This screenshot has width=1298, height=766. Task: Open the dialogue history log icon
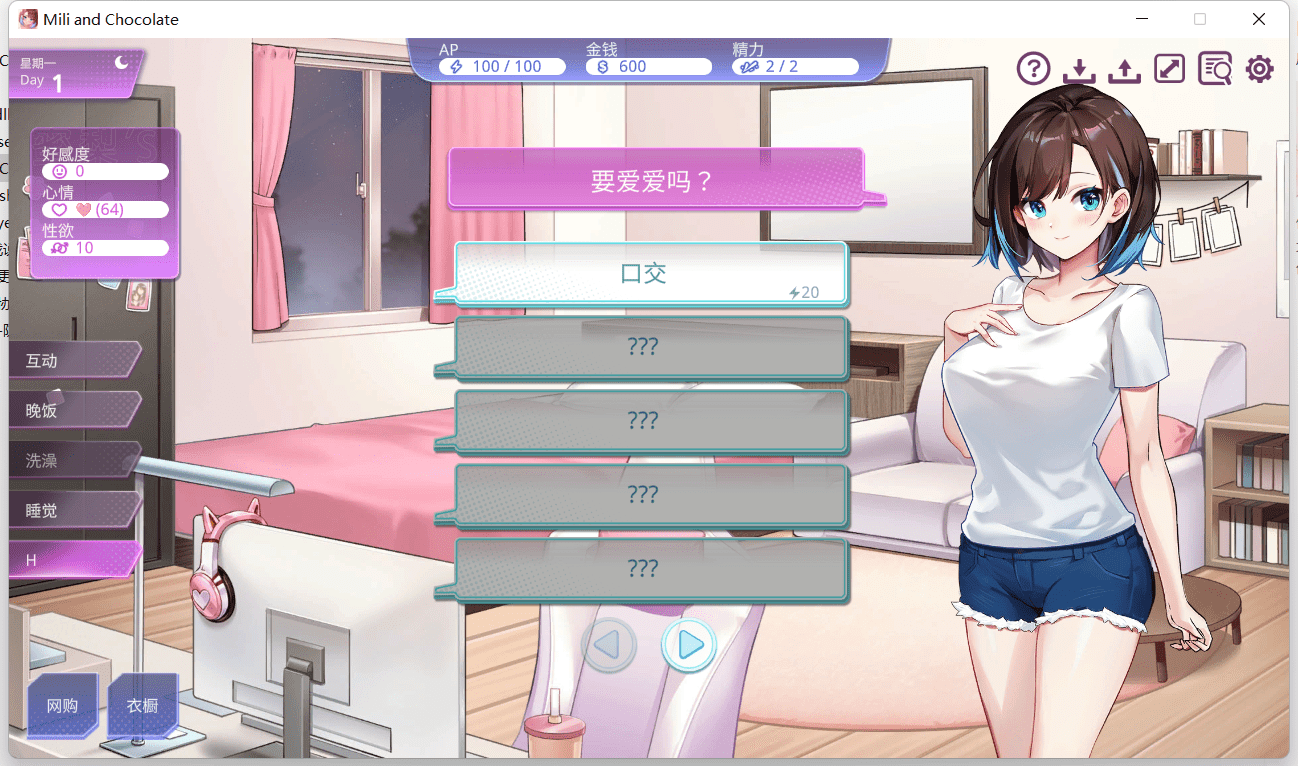[1214, 68]
